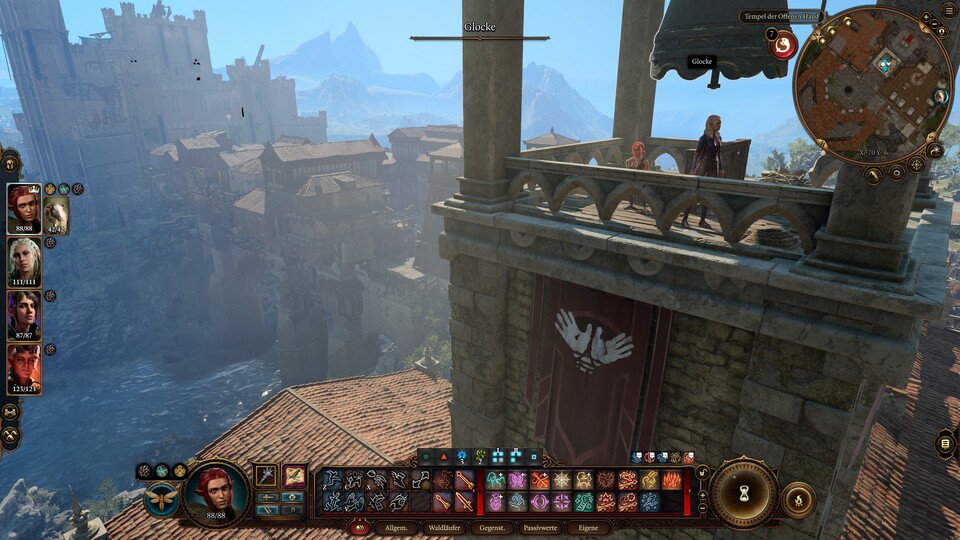The width and height of the screenshot is (960, 540).
Task: Click the hourglass end-turn button
Action: point(744,493)
